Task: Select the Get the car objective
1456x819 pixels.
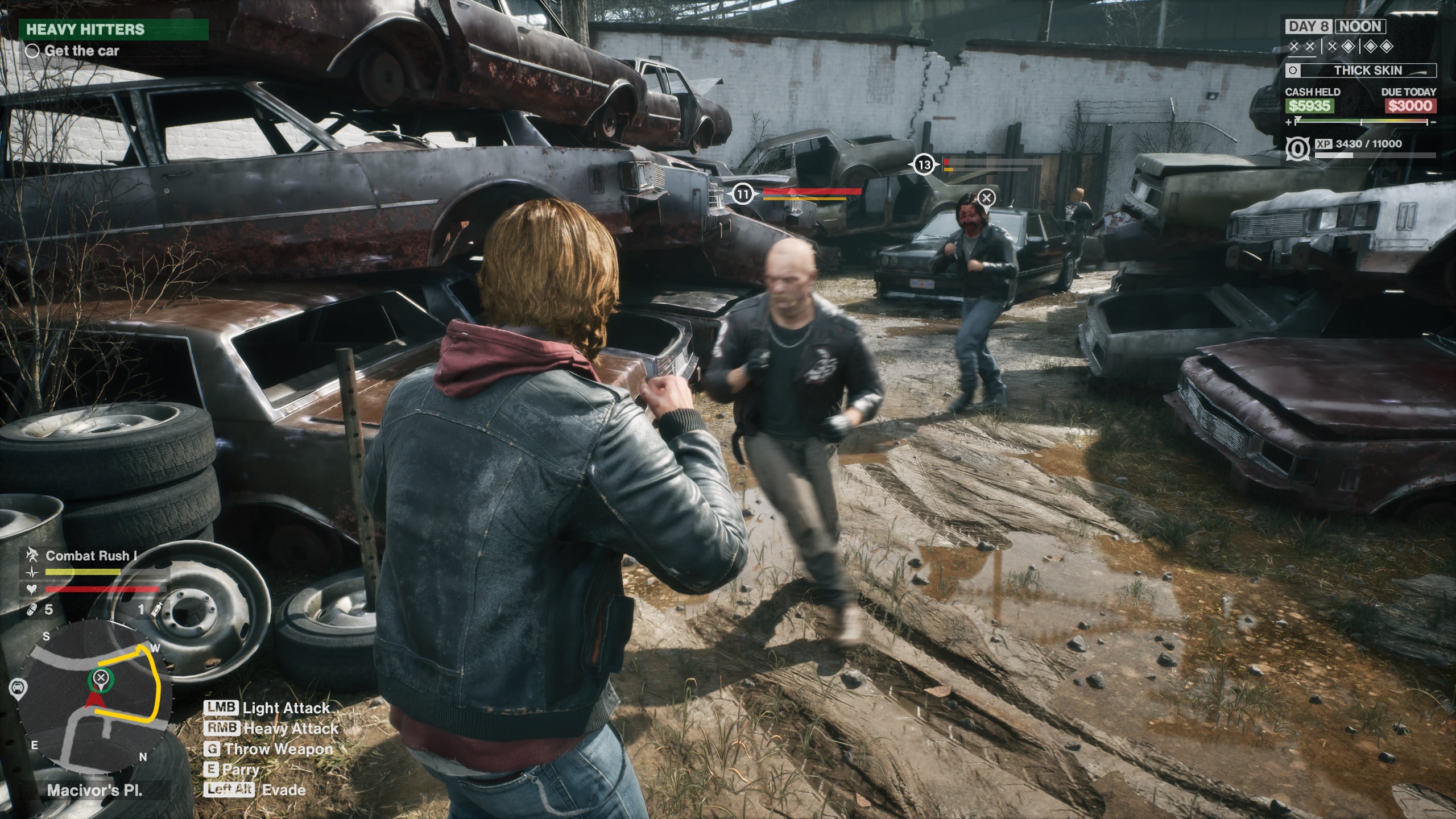Action: (x=81, y=51)
